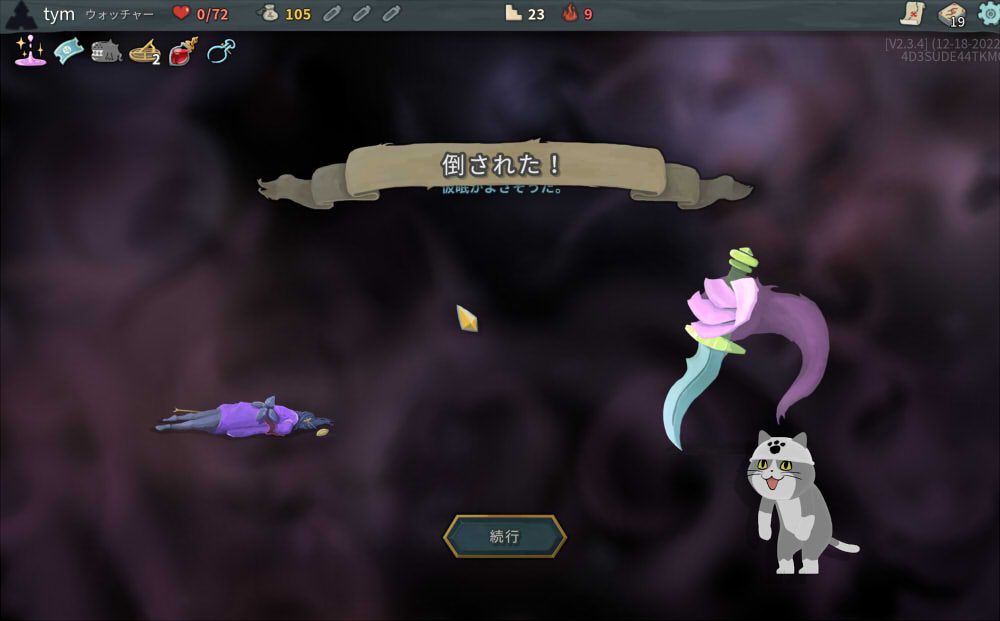The image size is (1000, 621).
Task: Inspect the red potion bottle relic
Action: click(x=183, y=51)
